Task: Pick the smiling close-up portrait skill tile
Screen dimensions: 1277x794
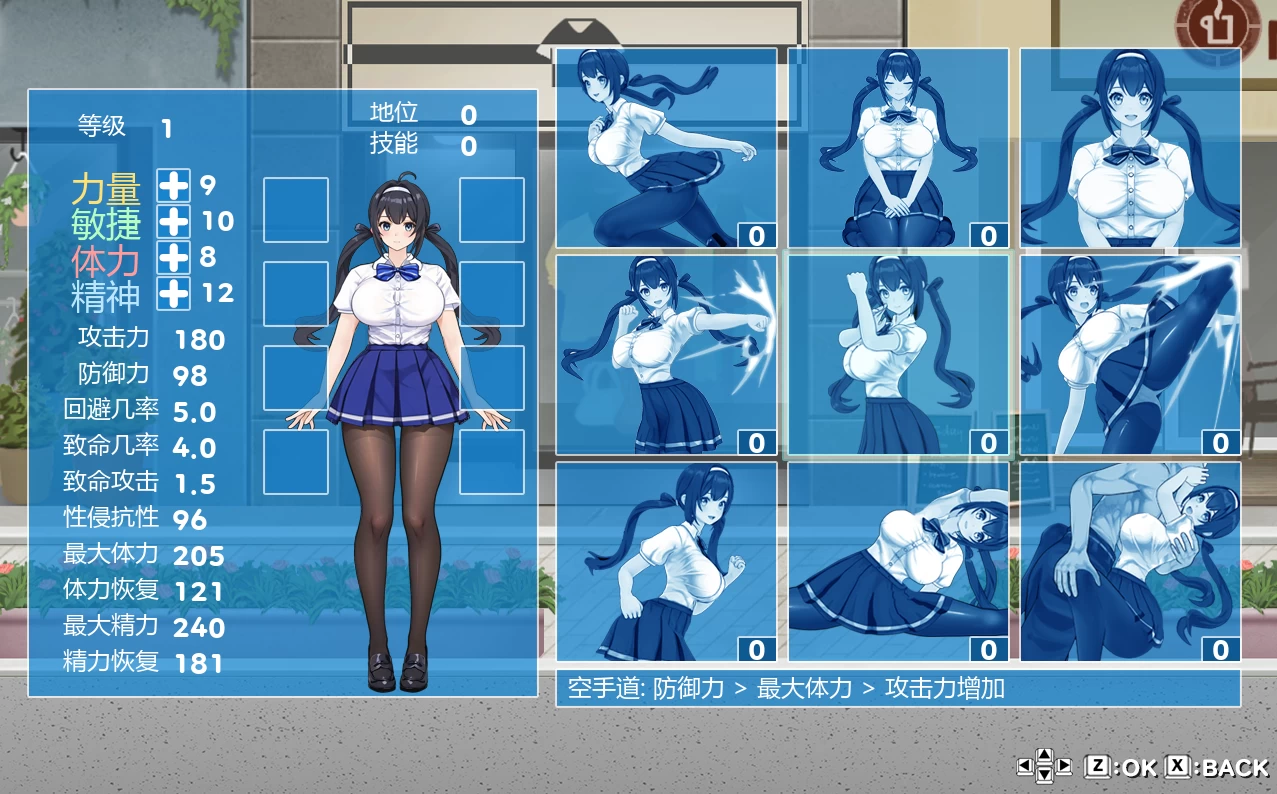Action: tap(1130, 148)
